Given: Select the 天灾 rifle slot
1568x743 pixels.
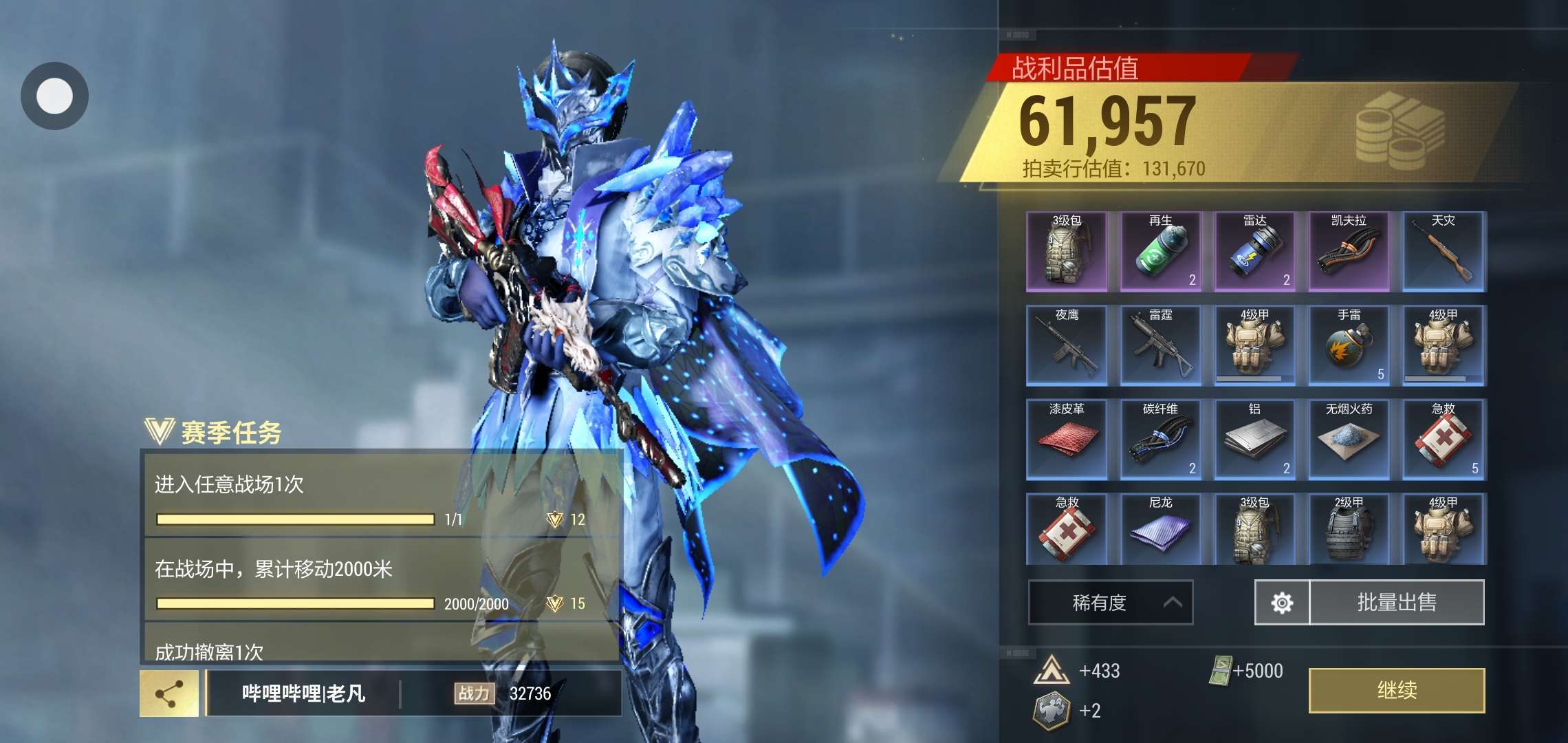Looking at the screenshot, I should coord(1444,252).
